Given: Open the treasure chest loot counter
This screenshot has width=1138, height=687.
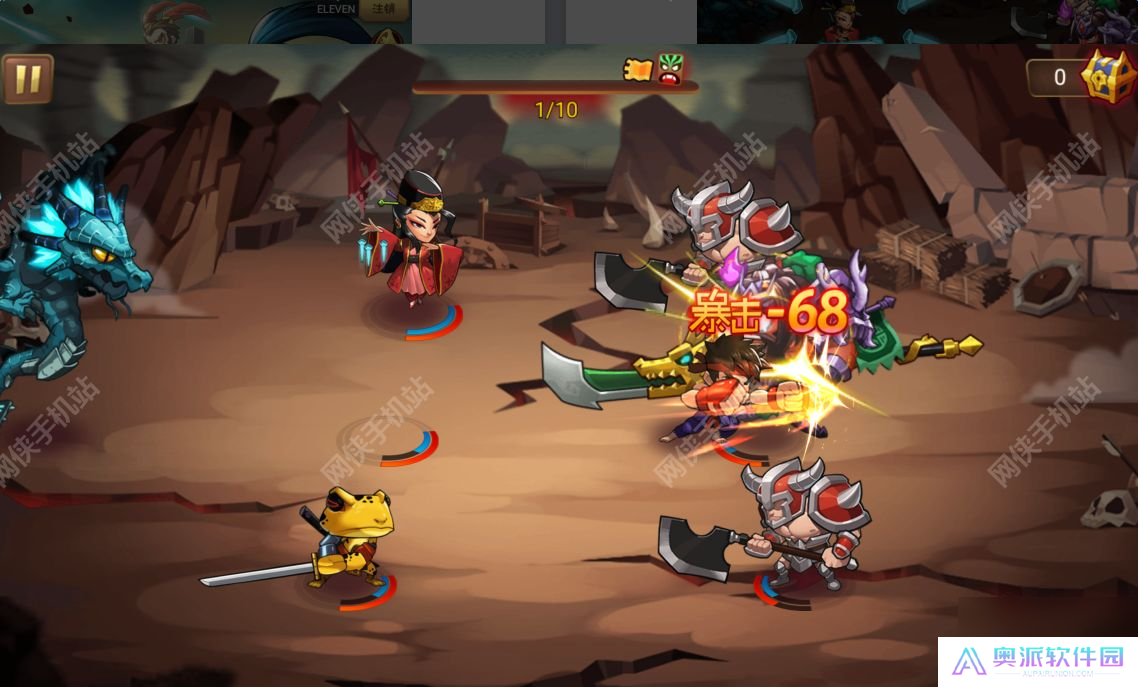Looking at the screenshot, I should click(1108, 76).
